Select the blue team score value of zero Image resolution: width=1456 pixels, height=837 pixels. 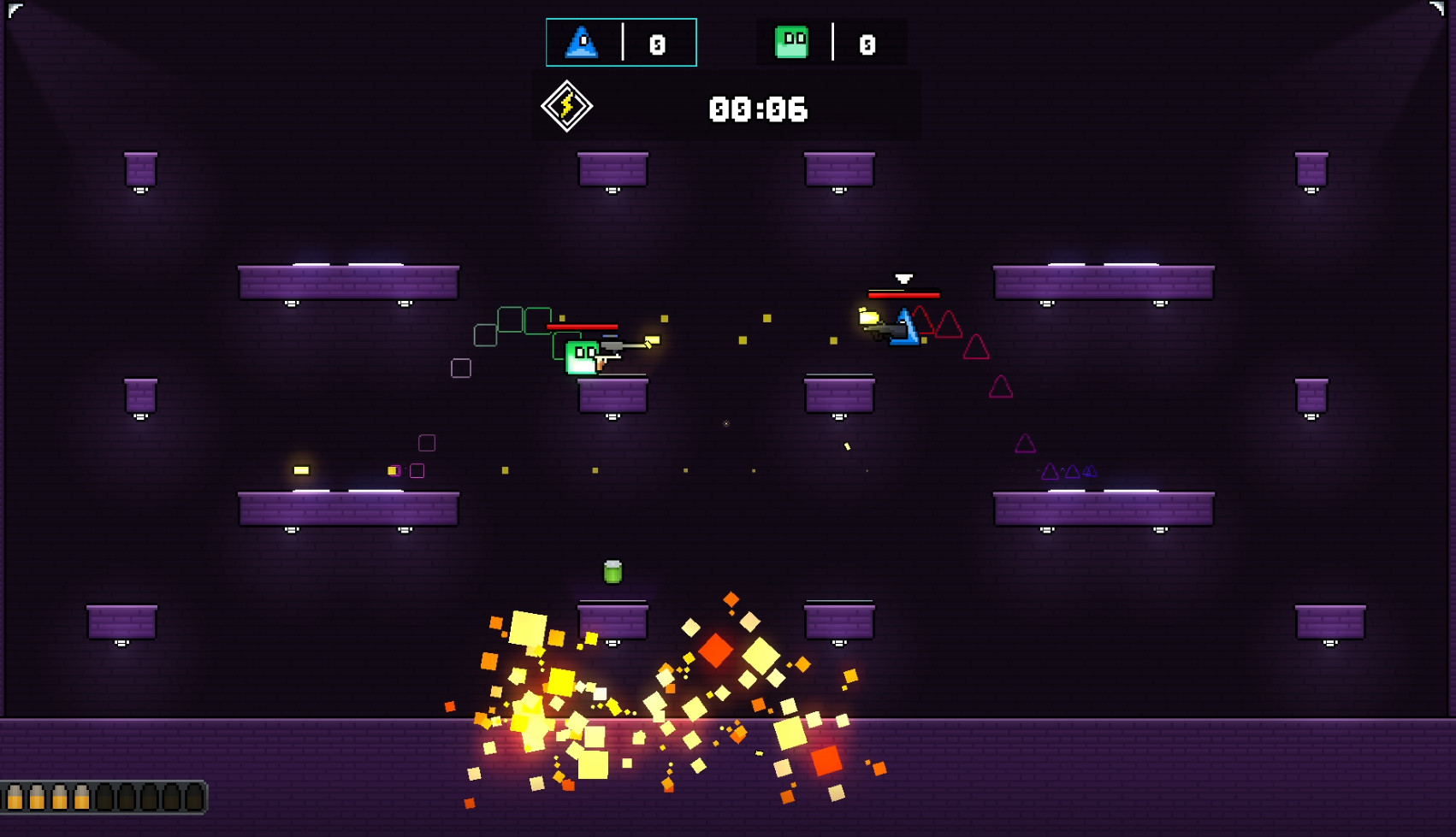[x=657, y=43]
